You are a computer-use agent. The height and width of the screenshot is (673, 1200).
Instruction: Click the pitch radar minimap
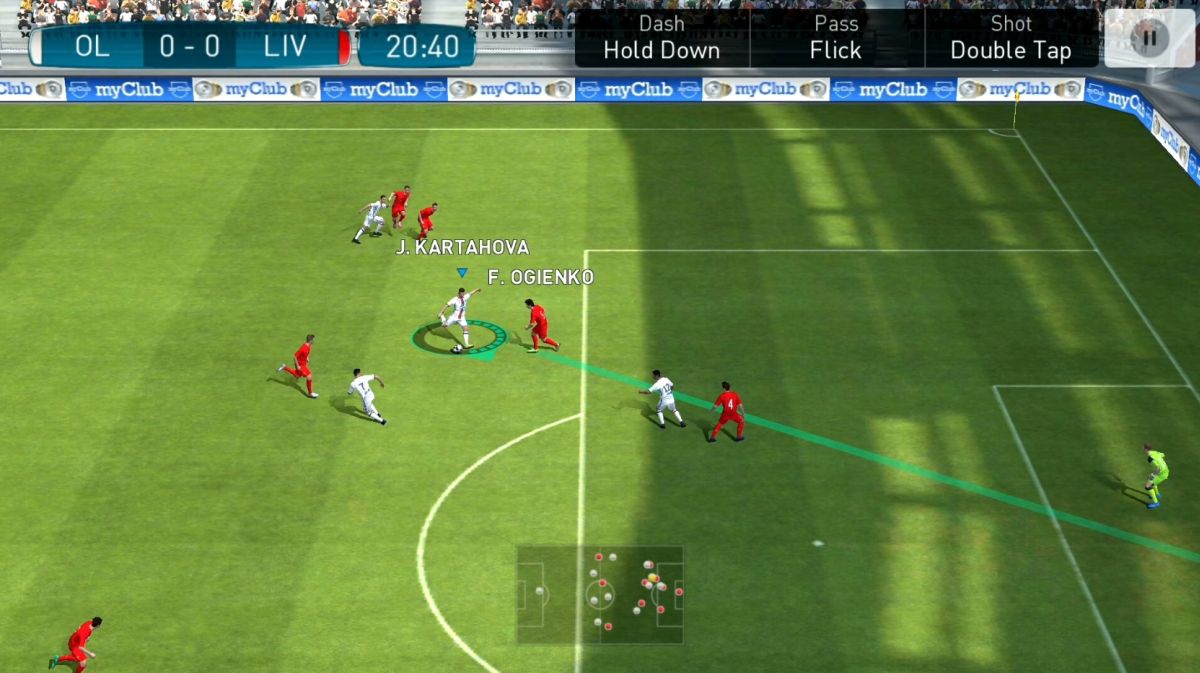coord(600,594)
